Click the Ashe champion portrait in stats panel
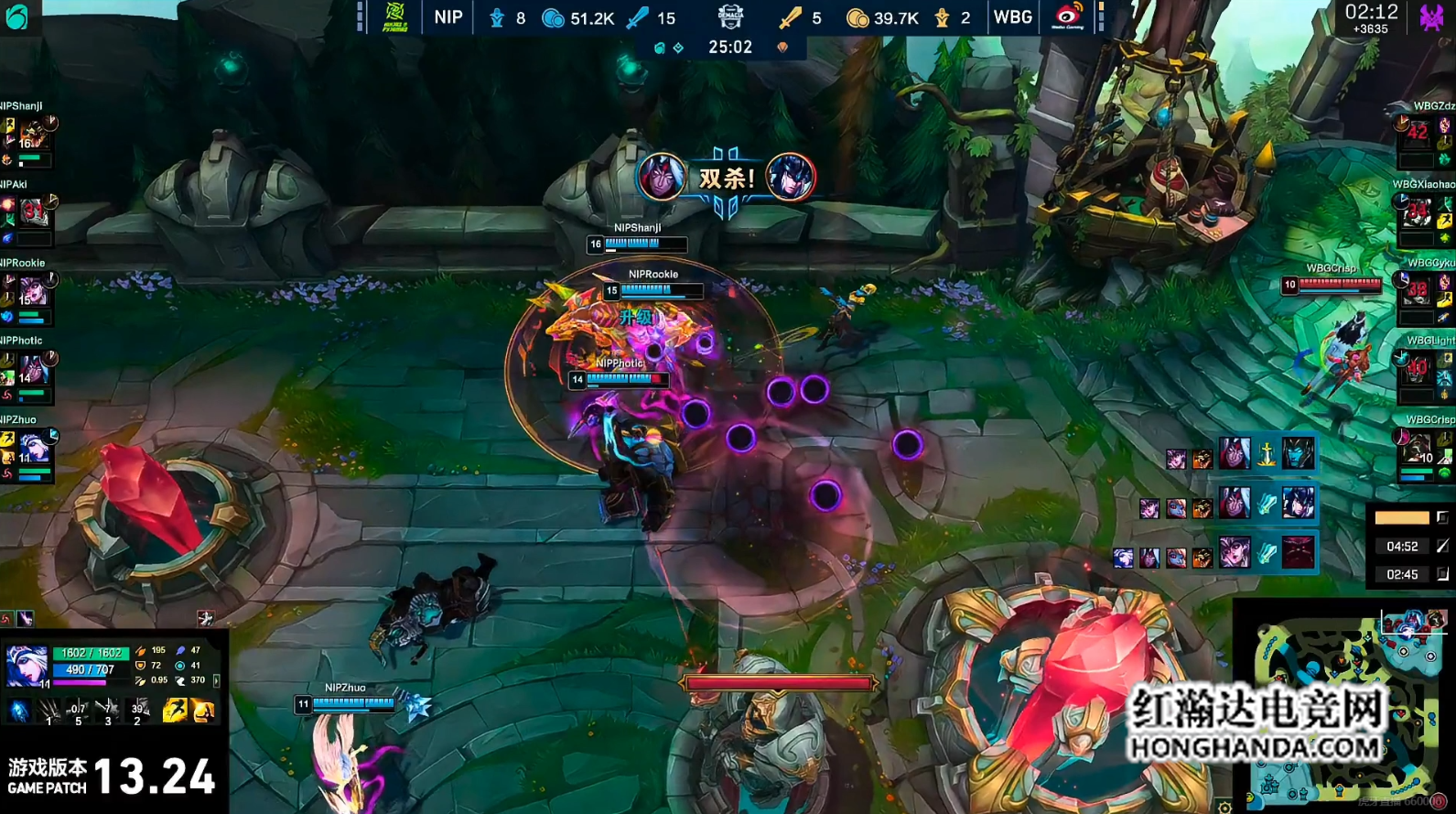This screenshot has height=814, width=1456. 26,665
